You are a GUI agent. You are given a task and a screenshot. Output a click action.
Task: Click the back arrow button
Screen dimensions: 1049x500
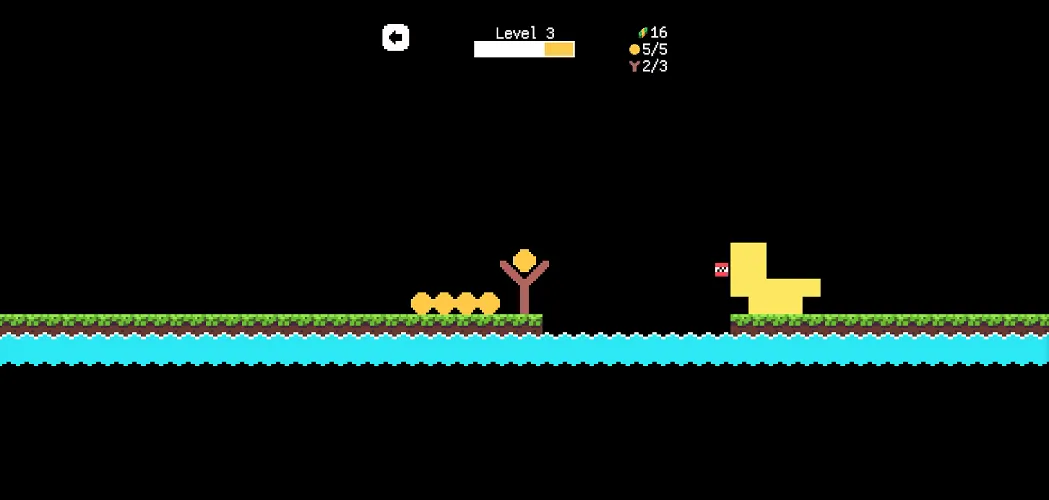pos(396,38)
